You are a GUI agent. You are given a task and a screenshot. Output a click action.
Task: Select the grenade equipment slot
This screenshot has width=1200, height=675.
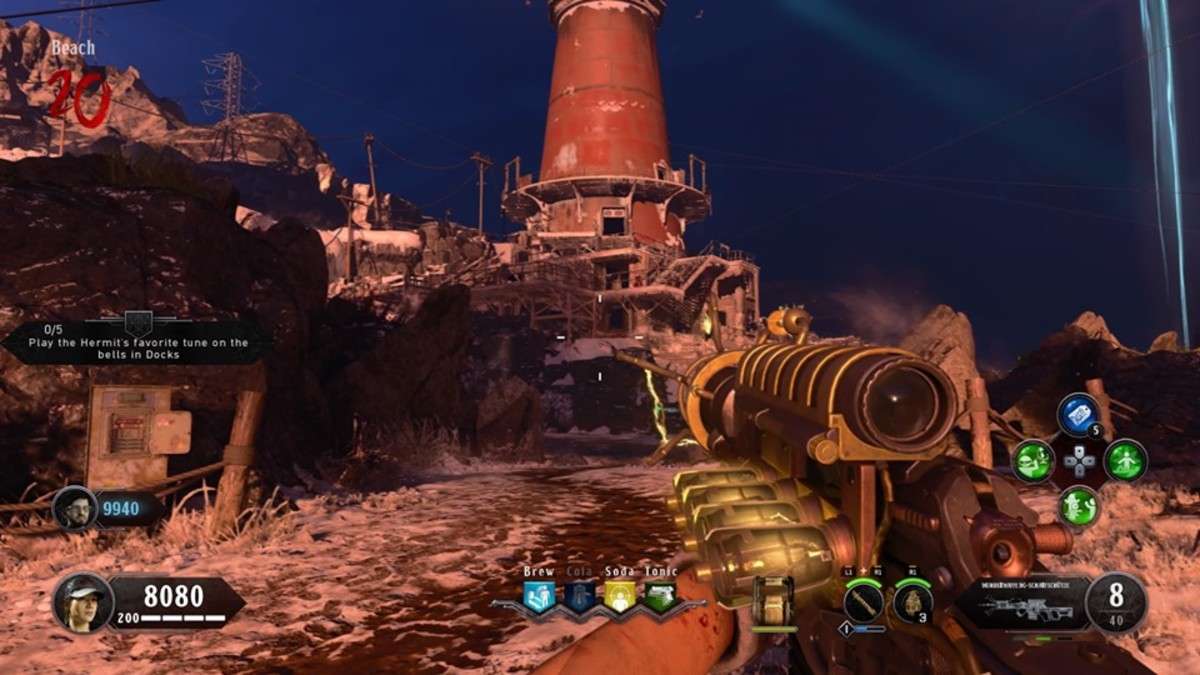click(x=912, y=603)
